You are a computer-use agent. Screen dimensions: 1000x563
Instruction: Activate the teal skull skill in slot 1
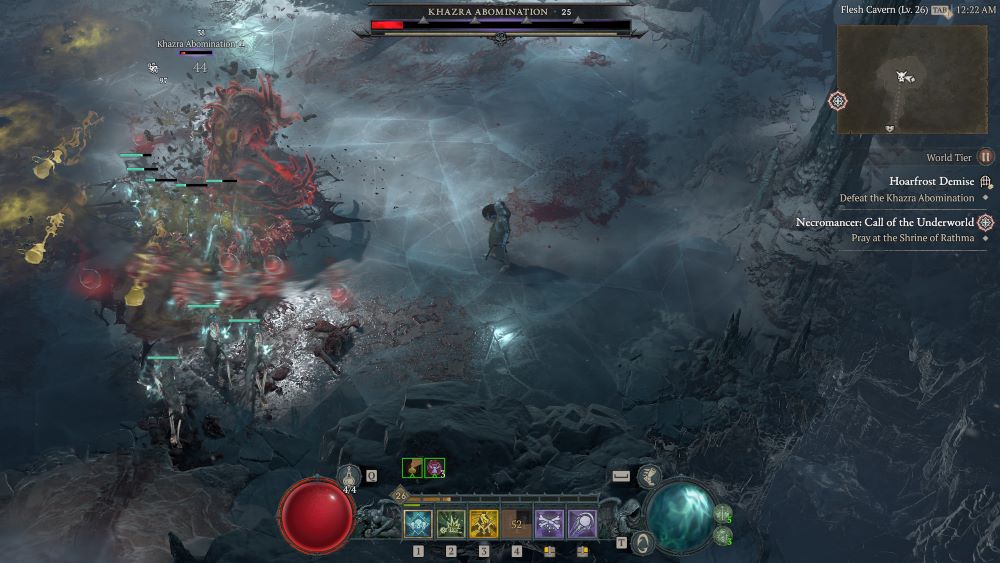[417, 523]
